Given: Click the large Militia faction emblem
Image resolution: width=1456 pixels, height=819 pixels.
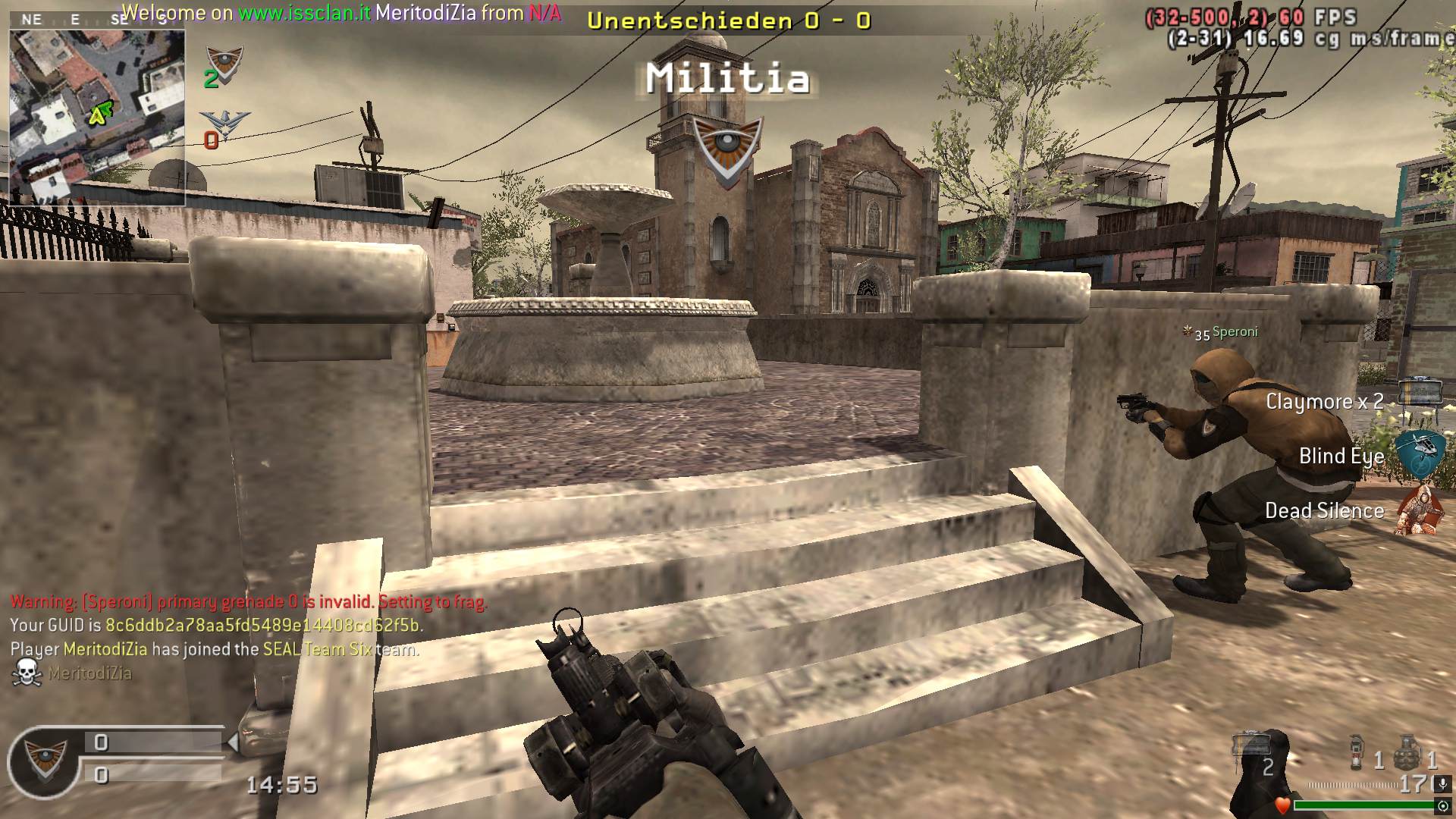Looking at the screenshot, I should coord(726,149).
